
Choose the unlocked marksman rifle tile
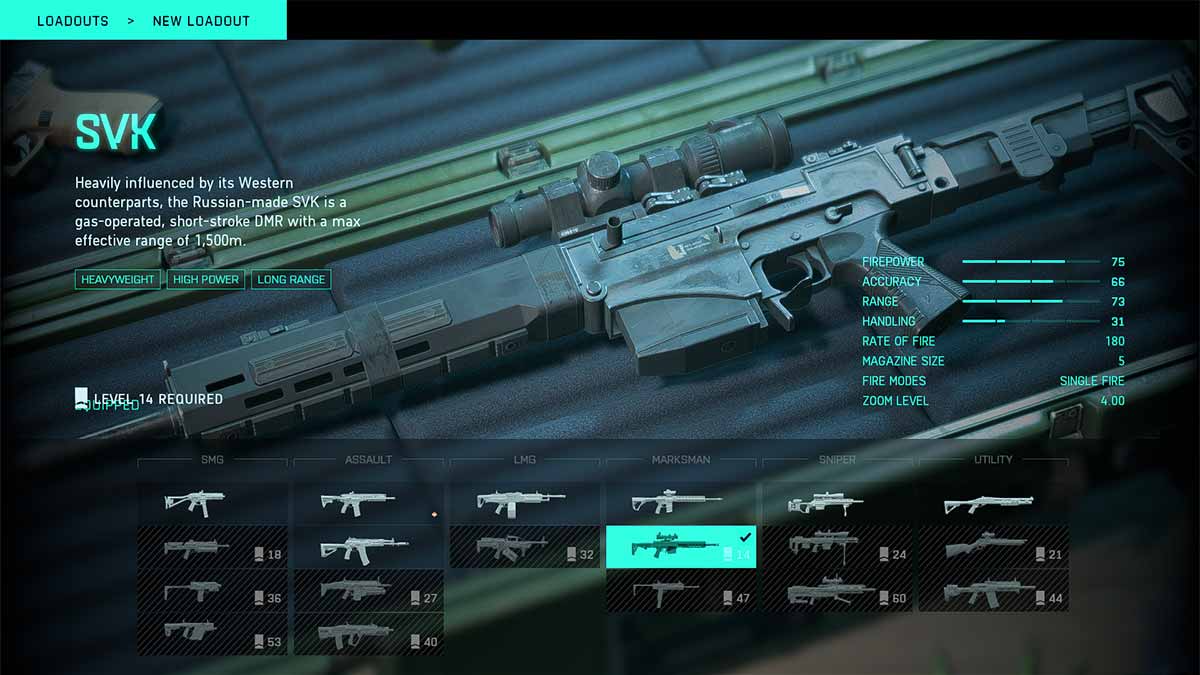point(681,504)
